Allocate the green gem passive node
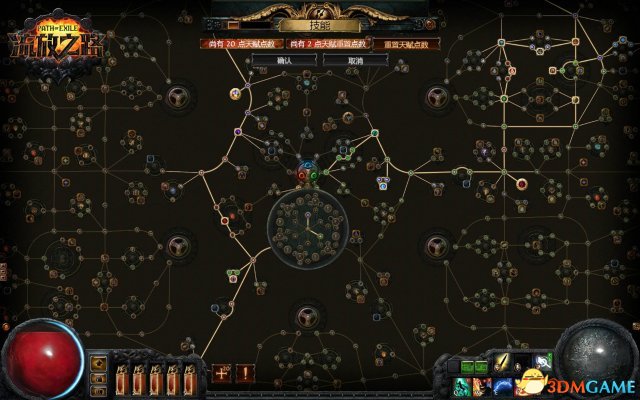The height and width of the screenshot is (400, 640). pos(316,174)
